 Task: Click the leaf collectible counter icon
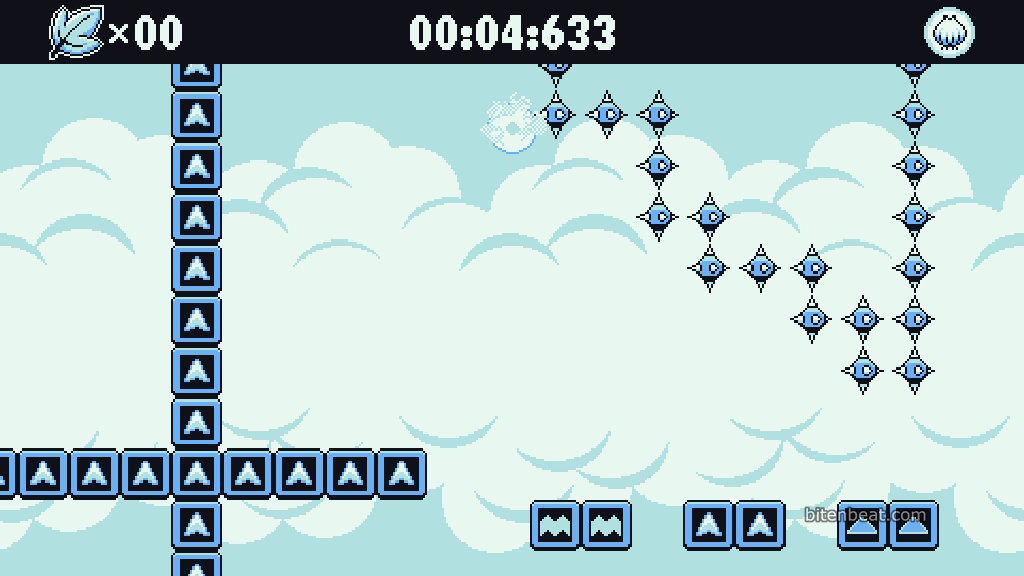tap(77, 32)
